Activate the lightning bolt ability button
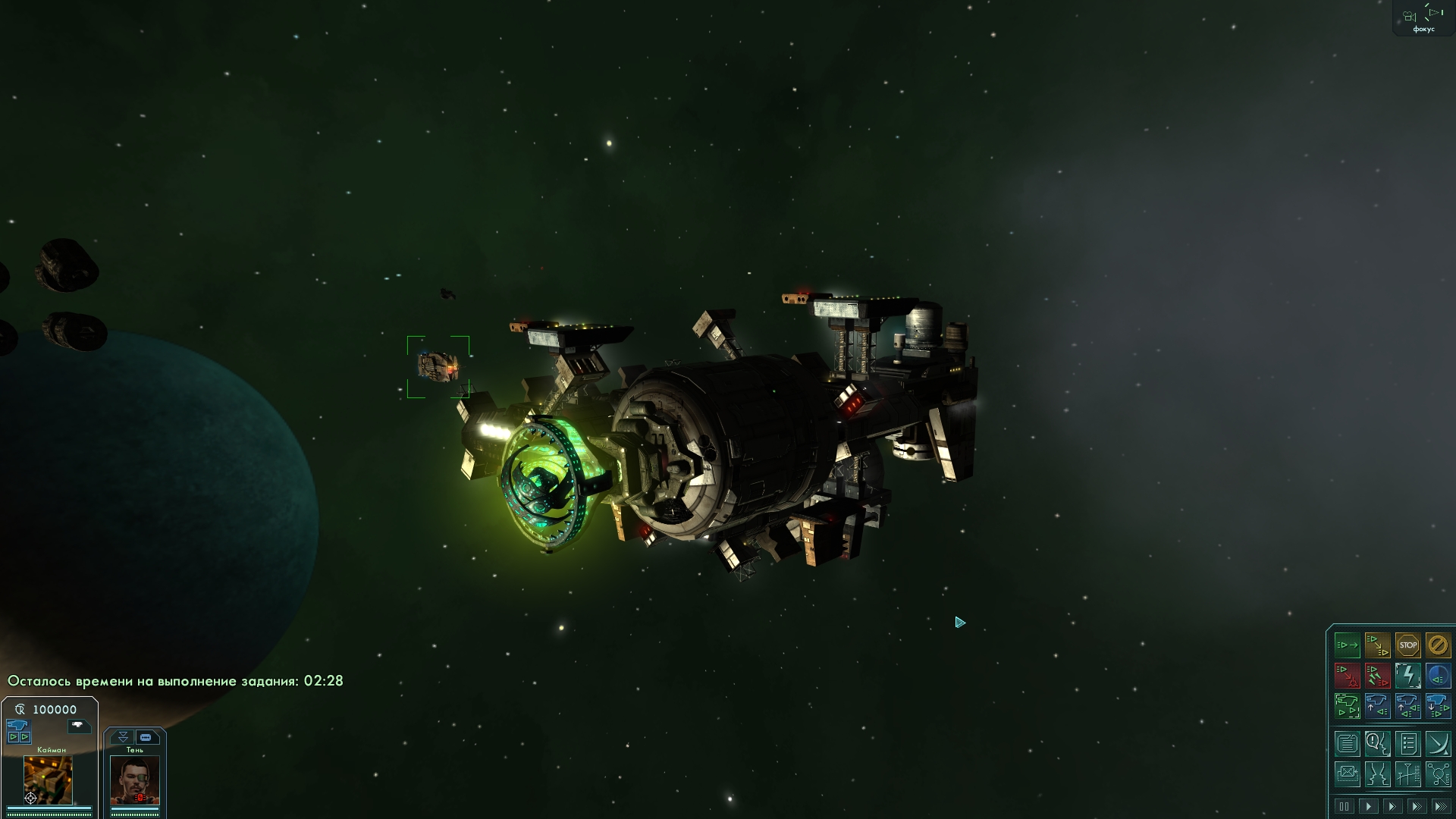The image size is (1456, 819). coord(1407,675)
